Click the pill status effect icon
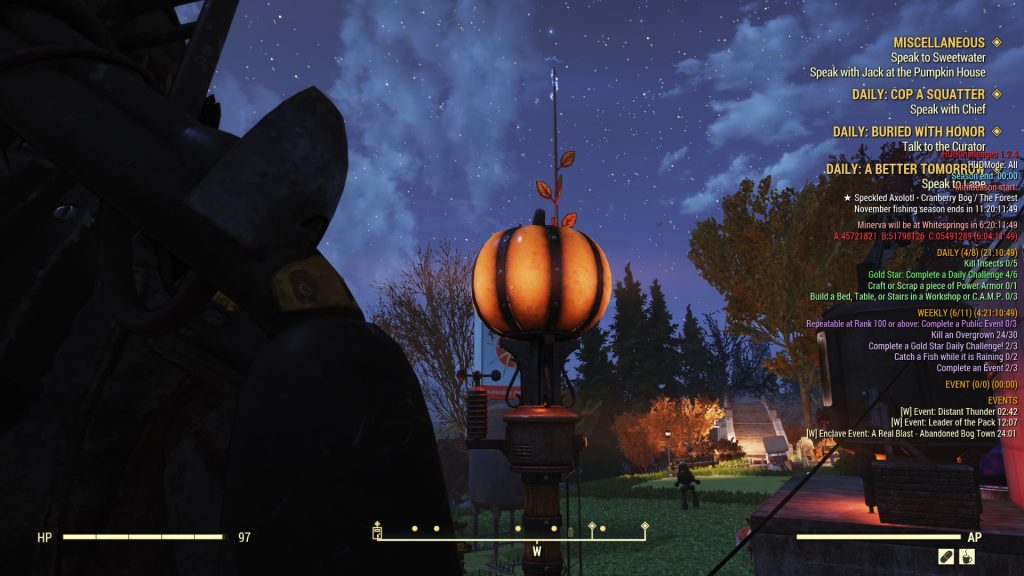This screenshot has height=576, width=1024. pyautogui.click(x=945, y=557)
